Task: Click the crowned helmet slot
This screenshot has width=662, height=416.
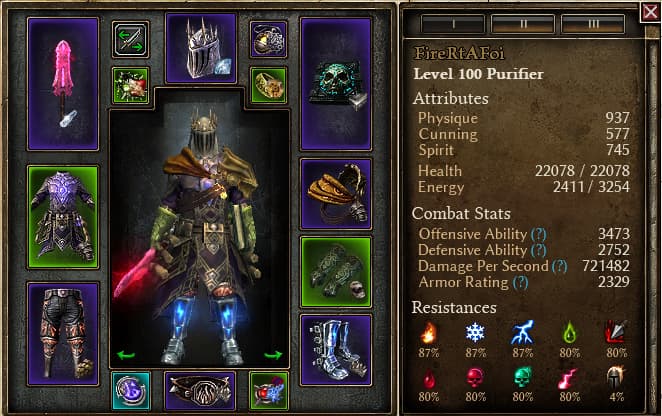Action: 201,48
